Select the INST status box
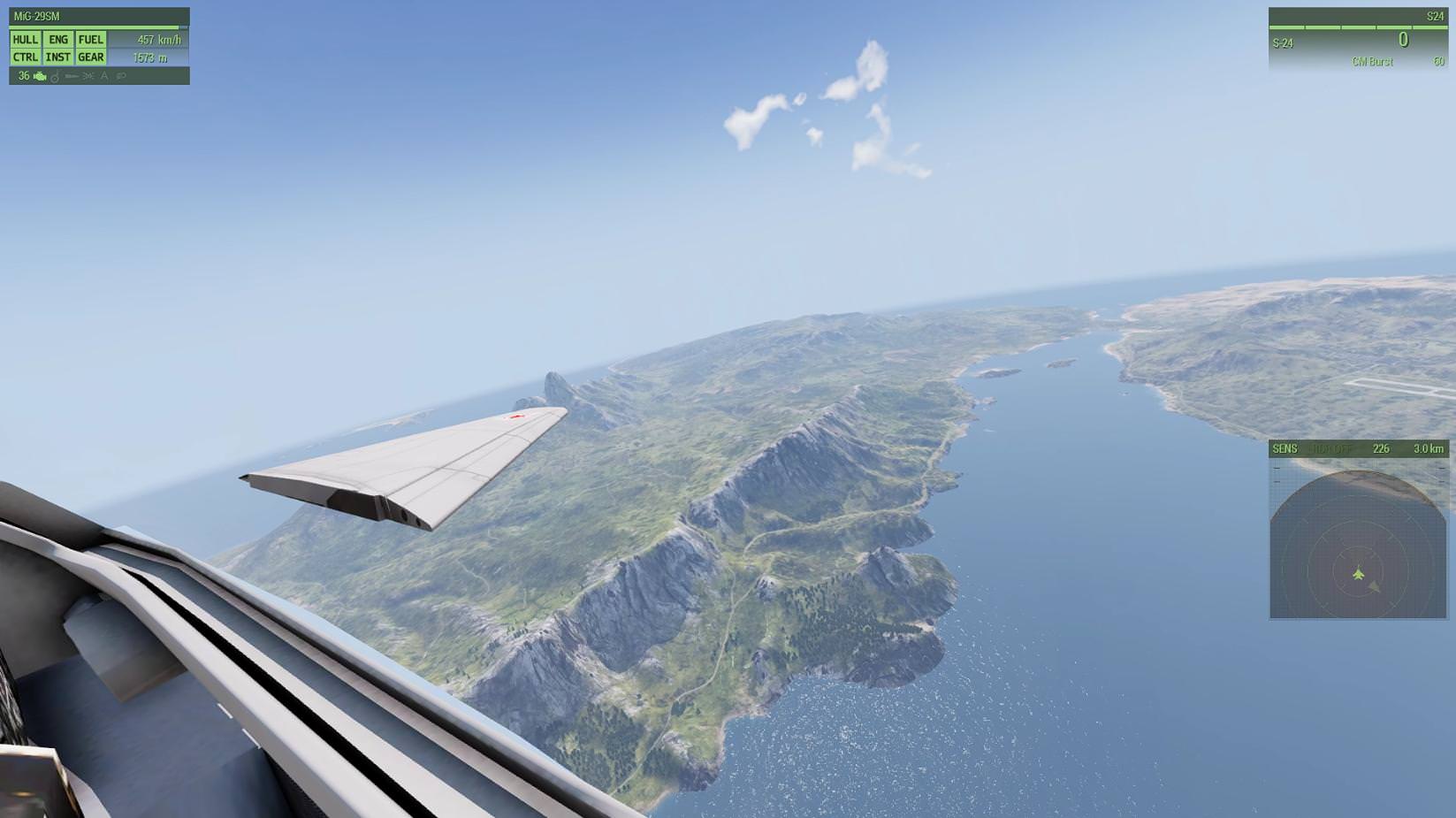 click(x=58, y=57)
